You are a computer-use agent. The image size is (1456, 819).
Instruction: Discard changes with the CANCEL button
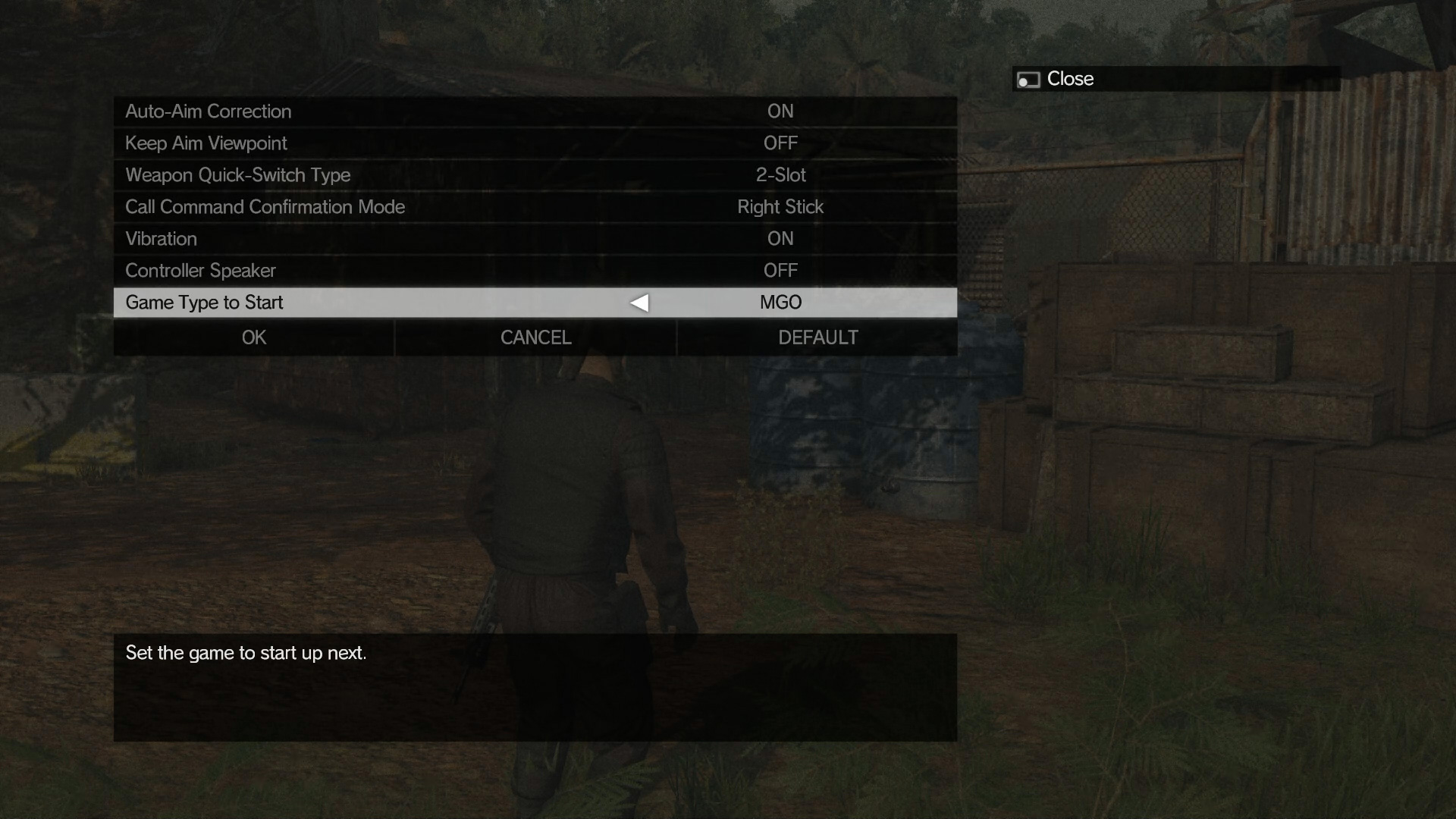(535, 337)
